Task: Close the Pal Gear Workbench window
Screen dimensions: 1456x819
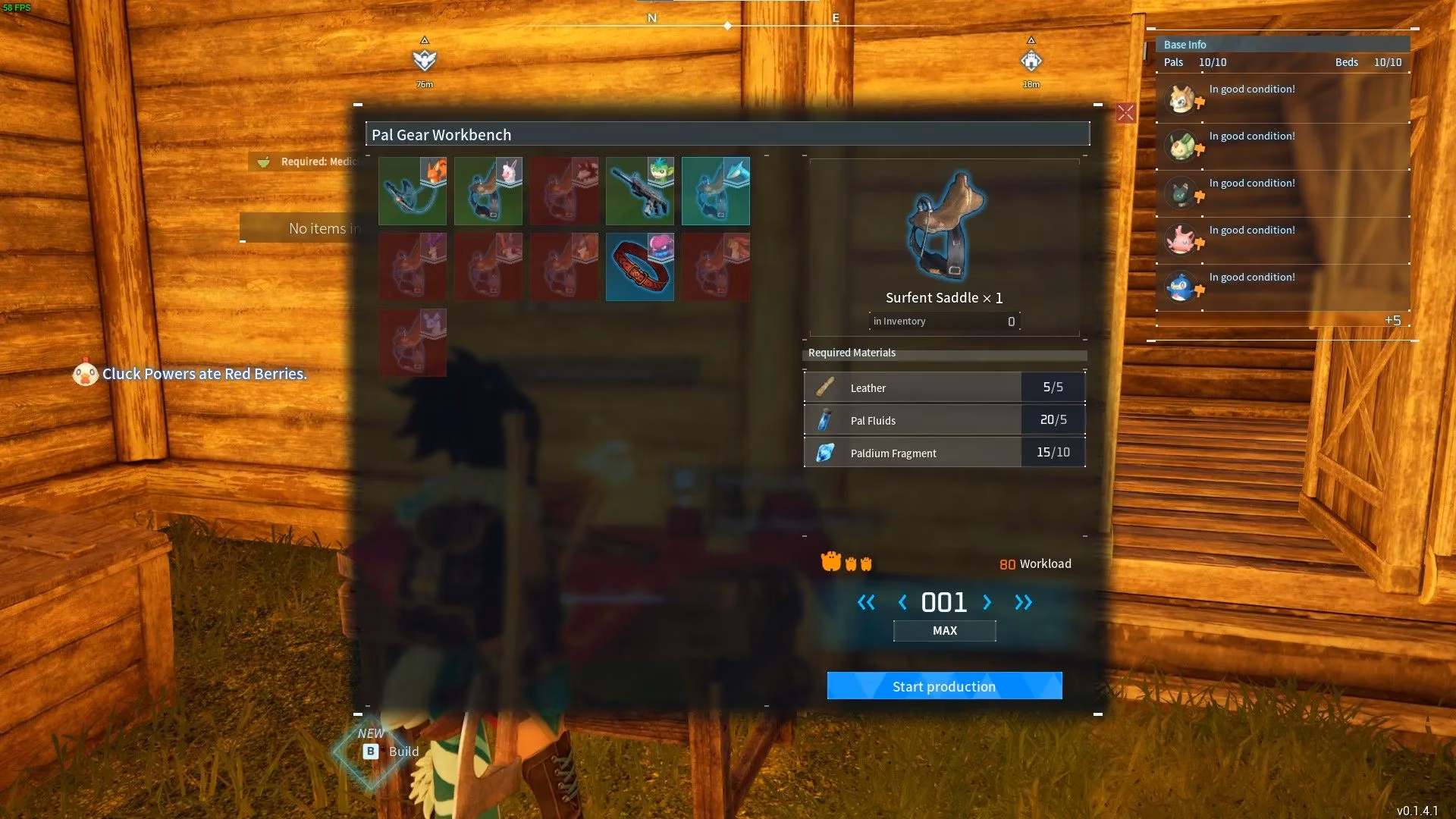Action: click(1125, 113)
